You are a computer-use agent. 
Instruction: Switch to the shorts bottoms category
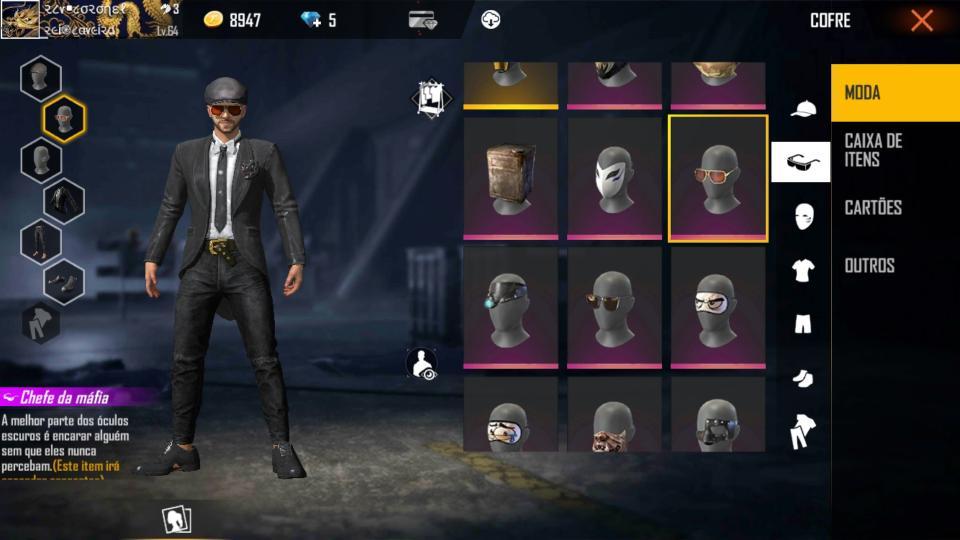803,323
